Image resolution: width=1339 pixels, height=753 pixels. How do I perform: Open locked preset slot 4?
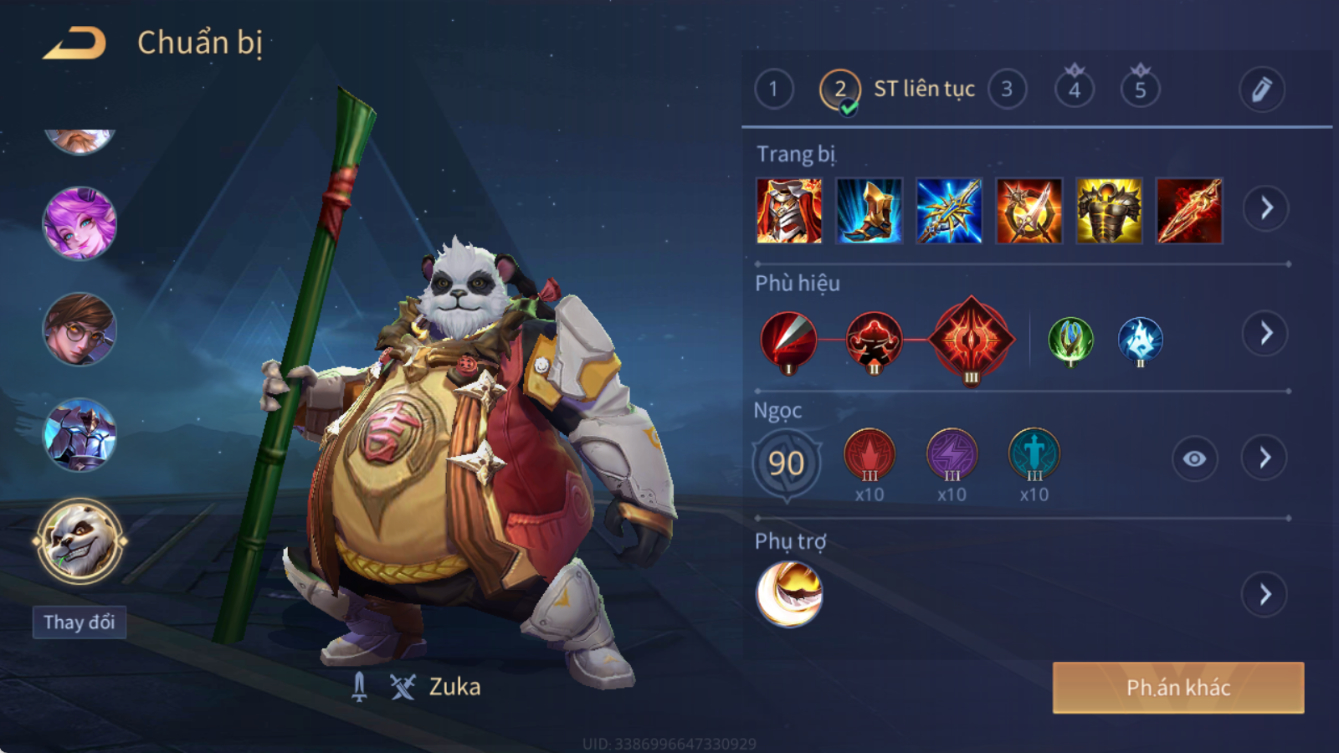1074,89
